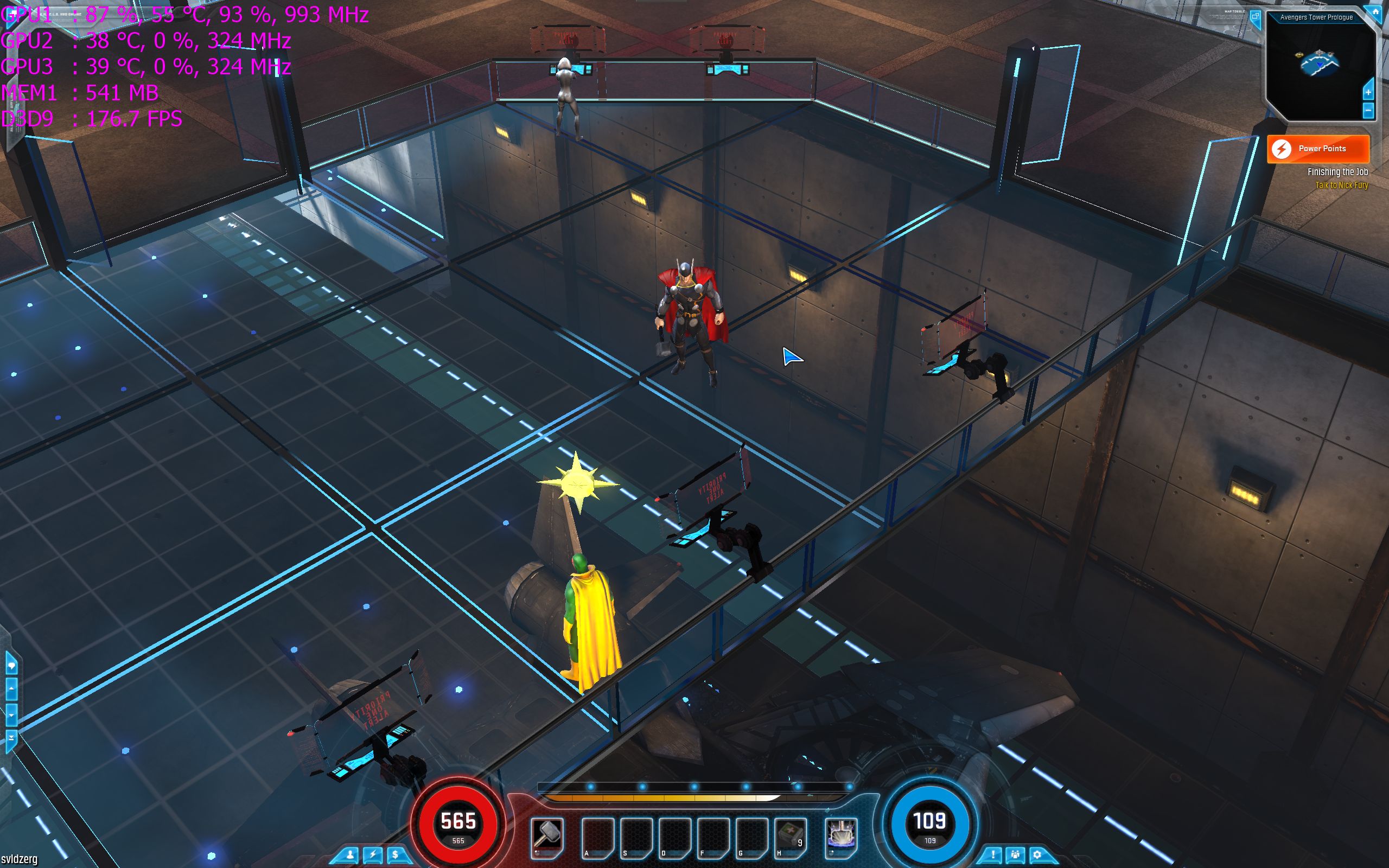Use the medkit item in slot H
The image size is (1389, 868).
[x=791, y=835]
